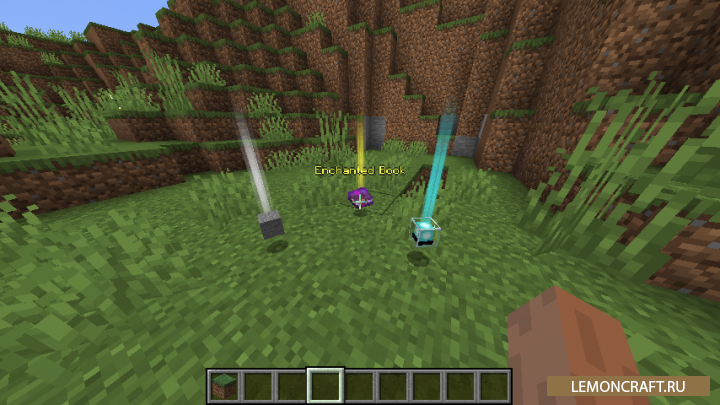Select the grass block hotbar slot
Image resolution: width=720 pixels, height=405 pixels.
(224, 385)
